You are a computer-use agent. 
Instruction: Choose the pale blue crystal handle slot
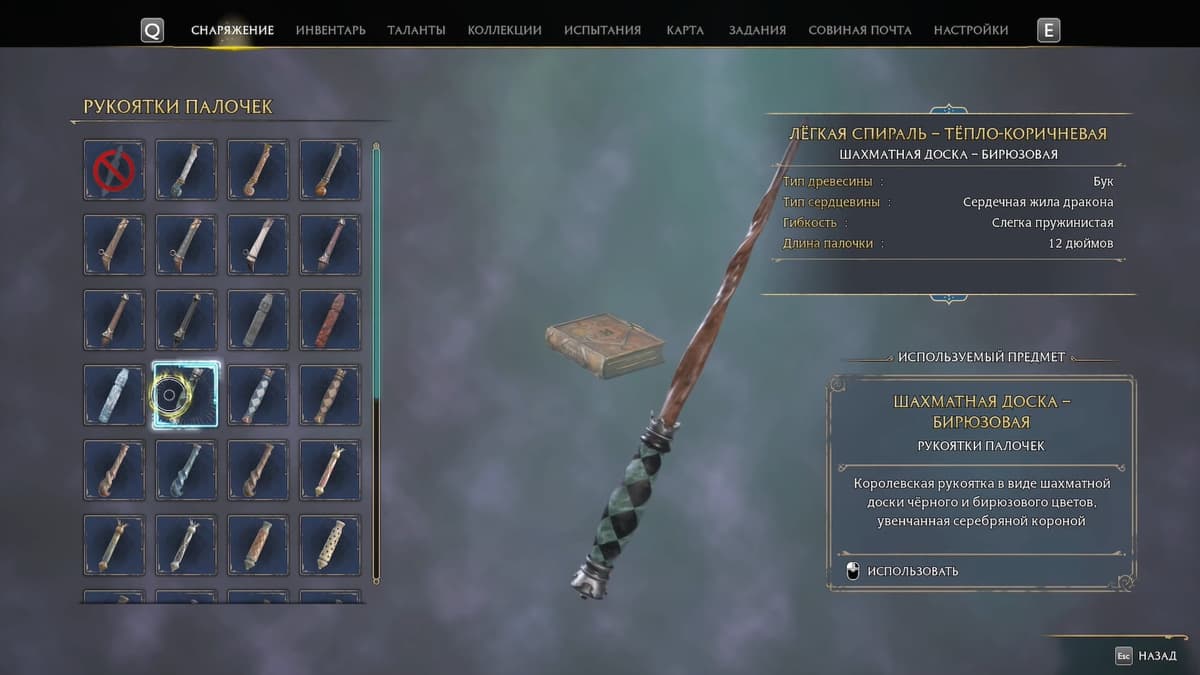[114, 395]
